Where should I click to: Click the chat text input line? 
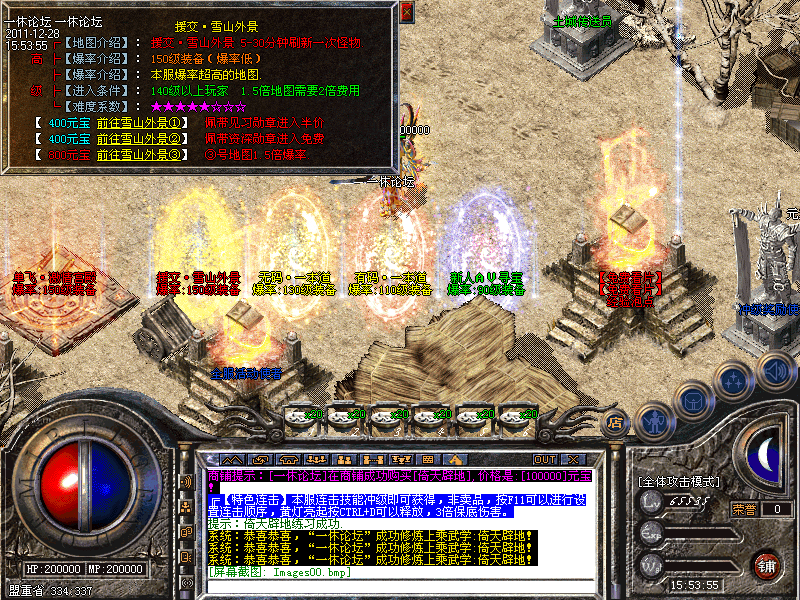click(x=400, y=572)
